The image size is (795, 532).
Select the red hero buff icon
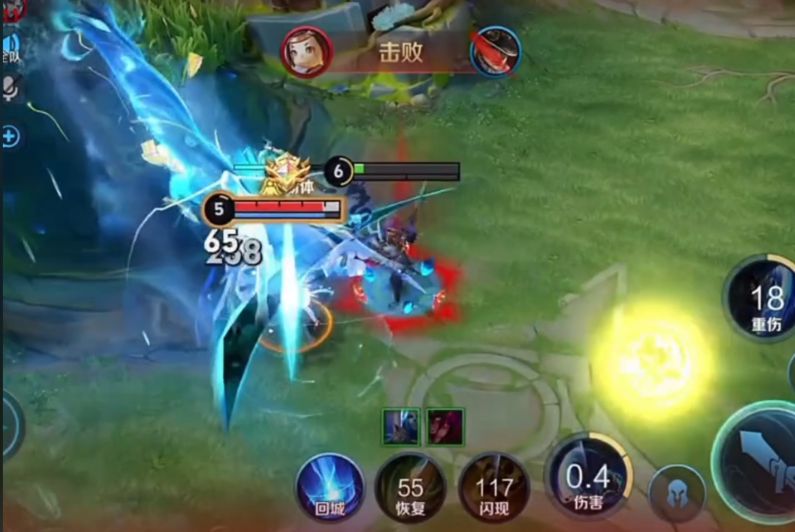click(x=445, y=427)
